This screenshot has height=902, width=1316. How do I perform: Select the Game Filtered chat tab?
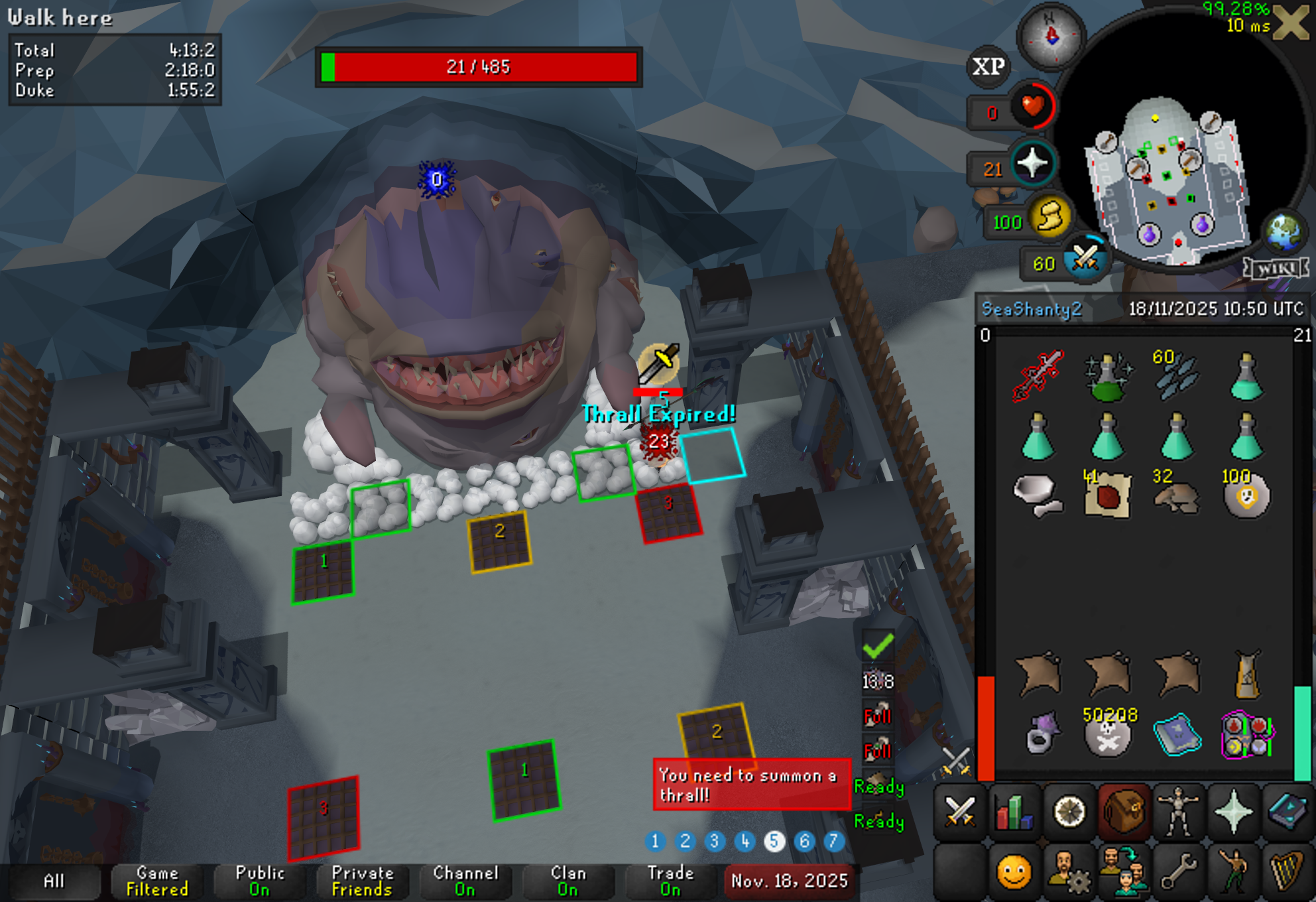(157, 881)
